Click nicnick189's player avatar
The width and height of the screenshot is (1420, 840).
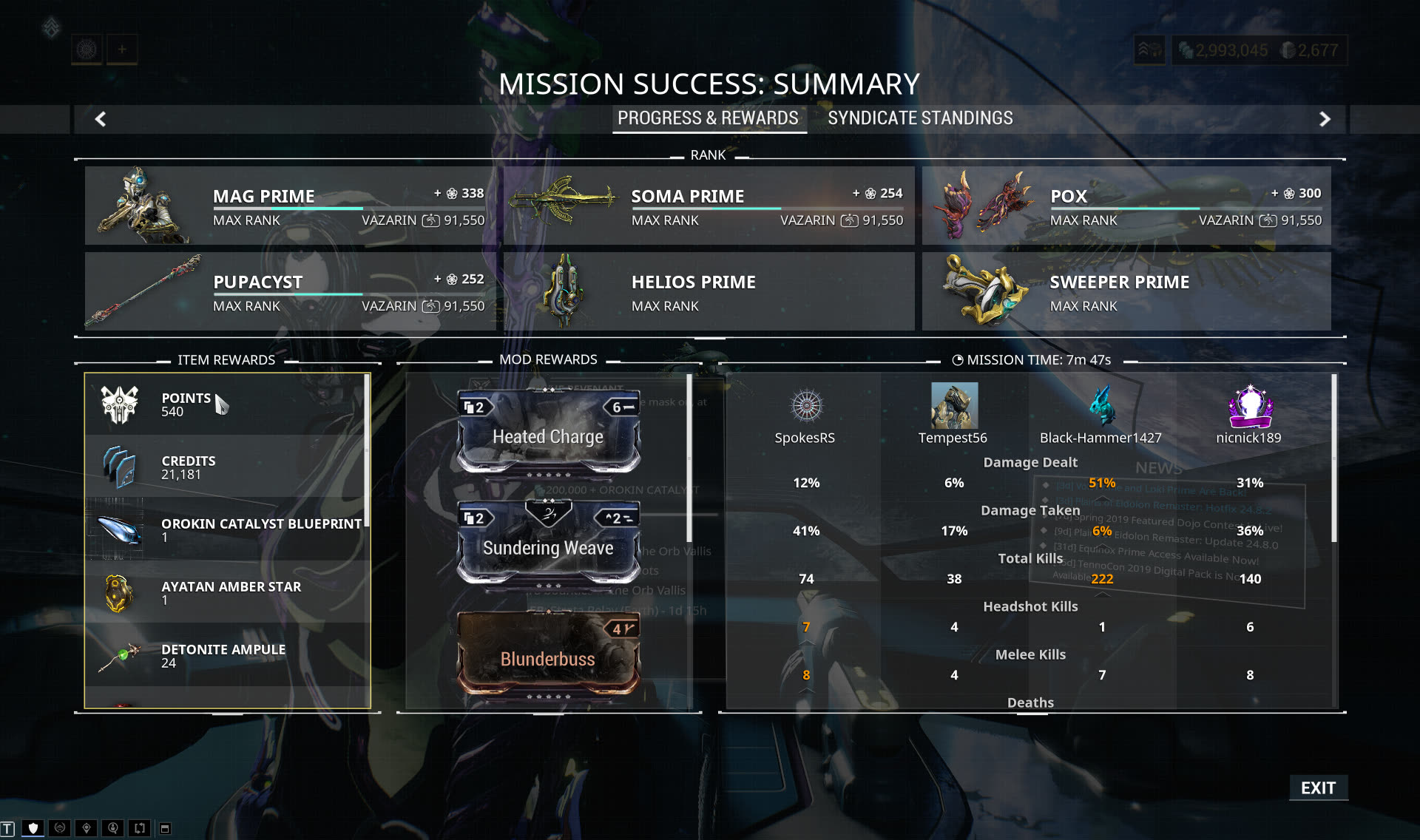(1250, 406)
